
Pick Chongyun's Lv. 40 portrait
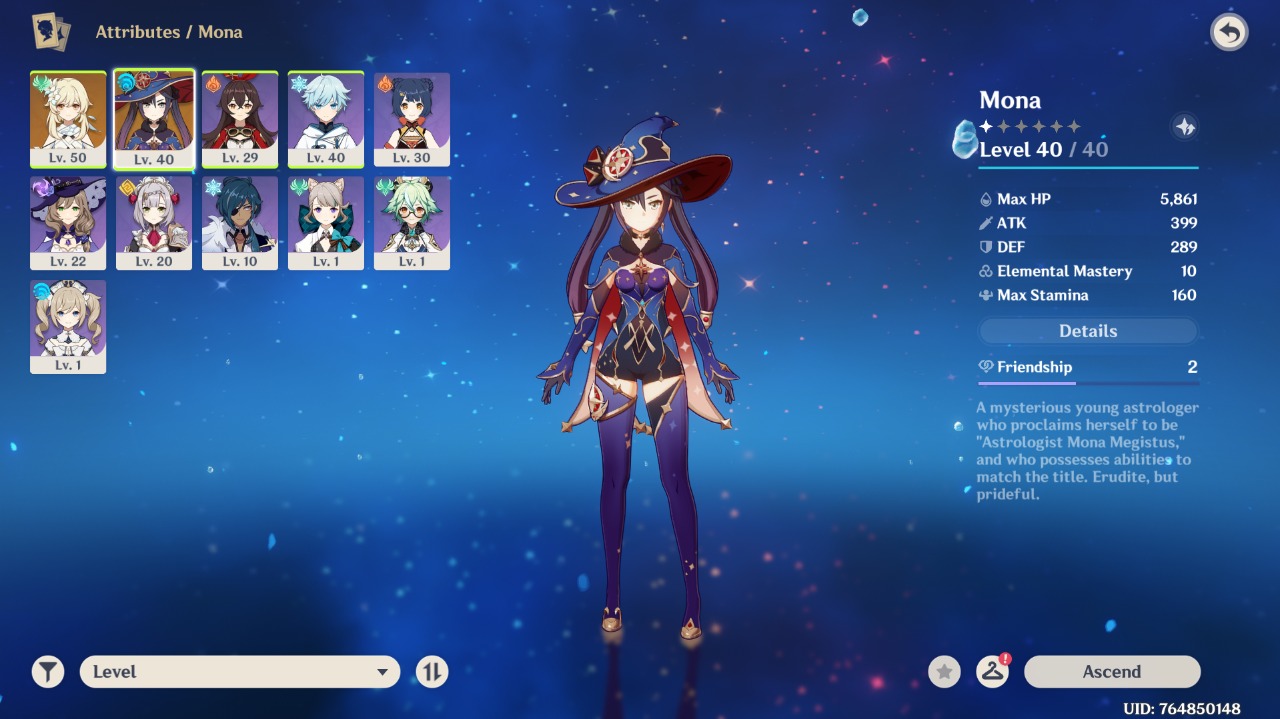(326, 119)
